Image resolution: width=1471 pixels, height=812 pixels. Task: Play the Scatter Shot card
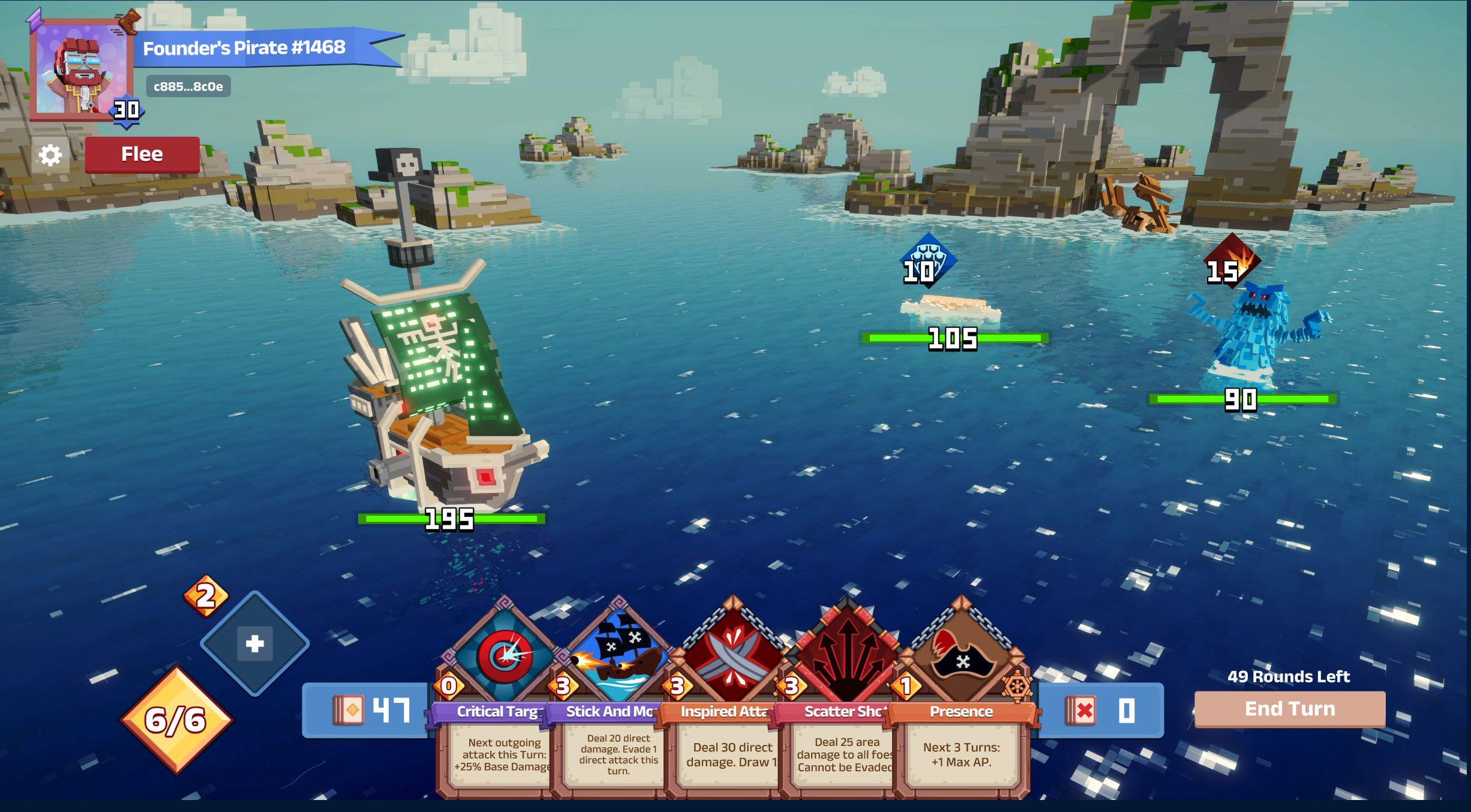[x=845, y=696]
